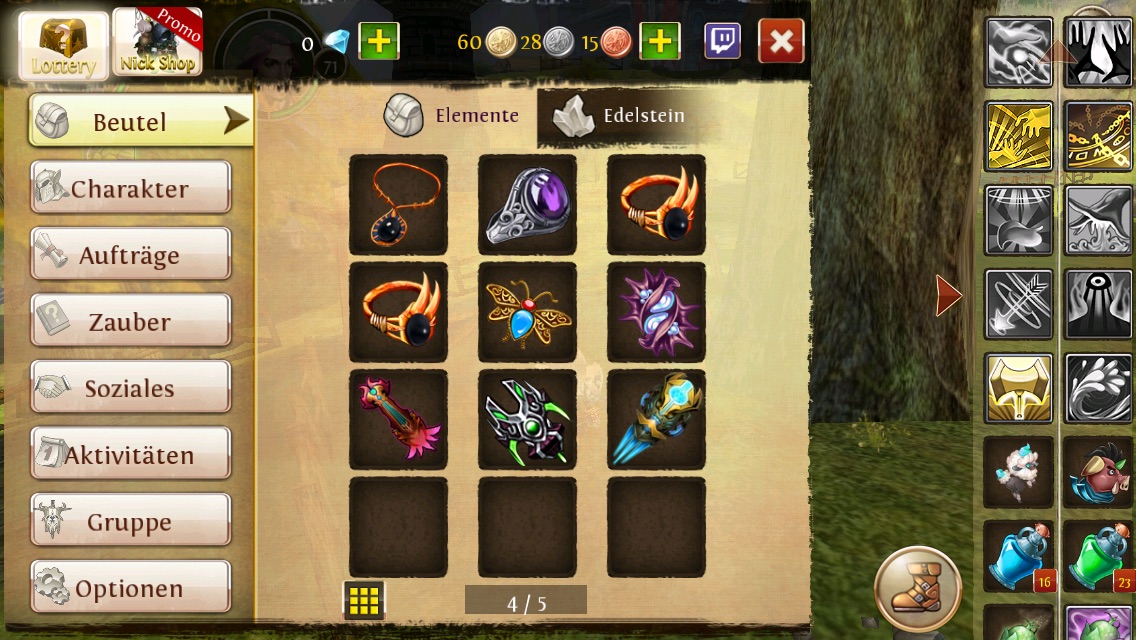The height and width of the screenshot is (640, 1136).
Task: Add more blue diamonds
Action: (379, 41)
